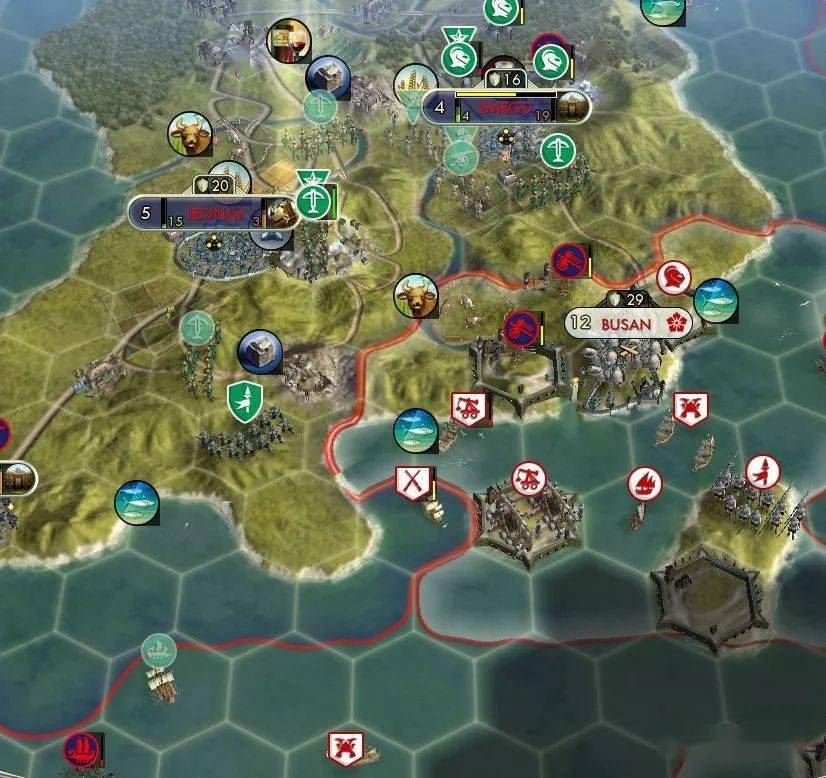
Task: Select the stone resource icon beside the quarry
Action: pos(260,351)
